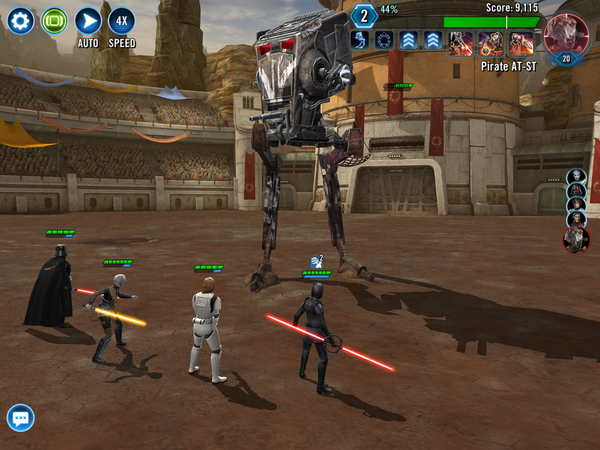Image resolution: width=600 pixels, height=450 pixels.
Task: Select the Pirate AT-ST boss portrait
Action: tap(566, 37)
